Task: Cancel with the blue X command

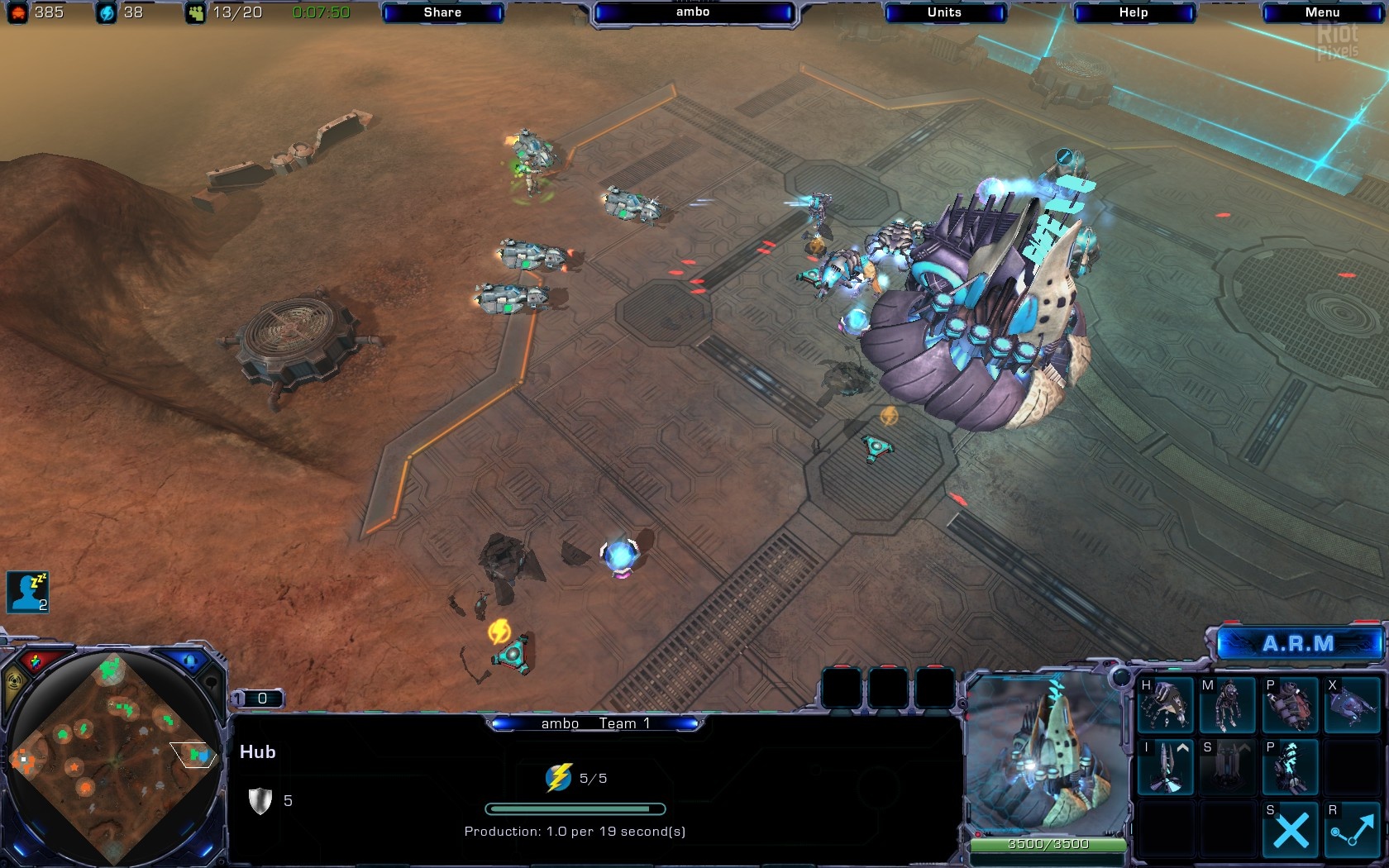Action: click(1290, 829)
